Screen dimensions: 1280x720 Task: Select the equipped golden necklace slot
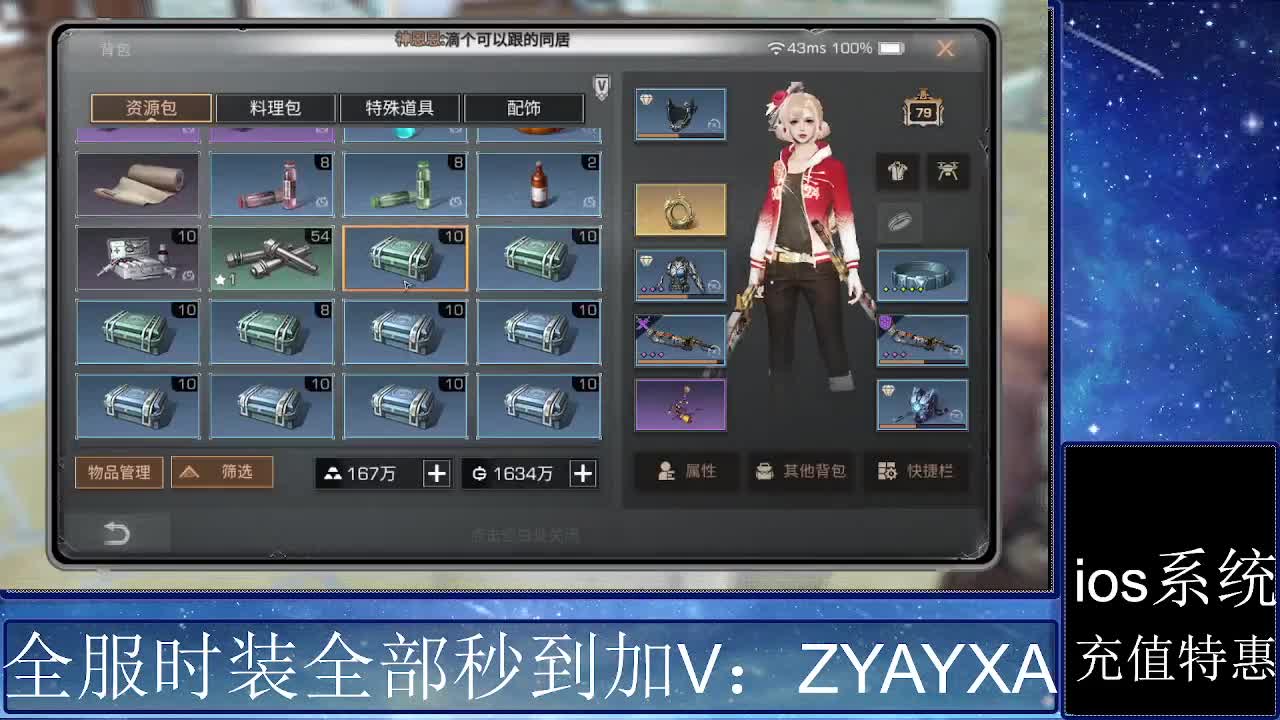(x=681, y=211)
